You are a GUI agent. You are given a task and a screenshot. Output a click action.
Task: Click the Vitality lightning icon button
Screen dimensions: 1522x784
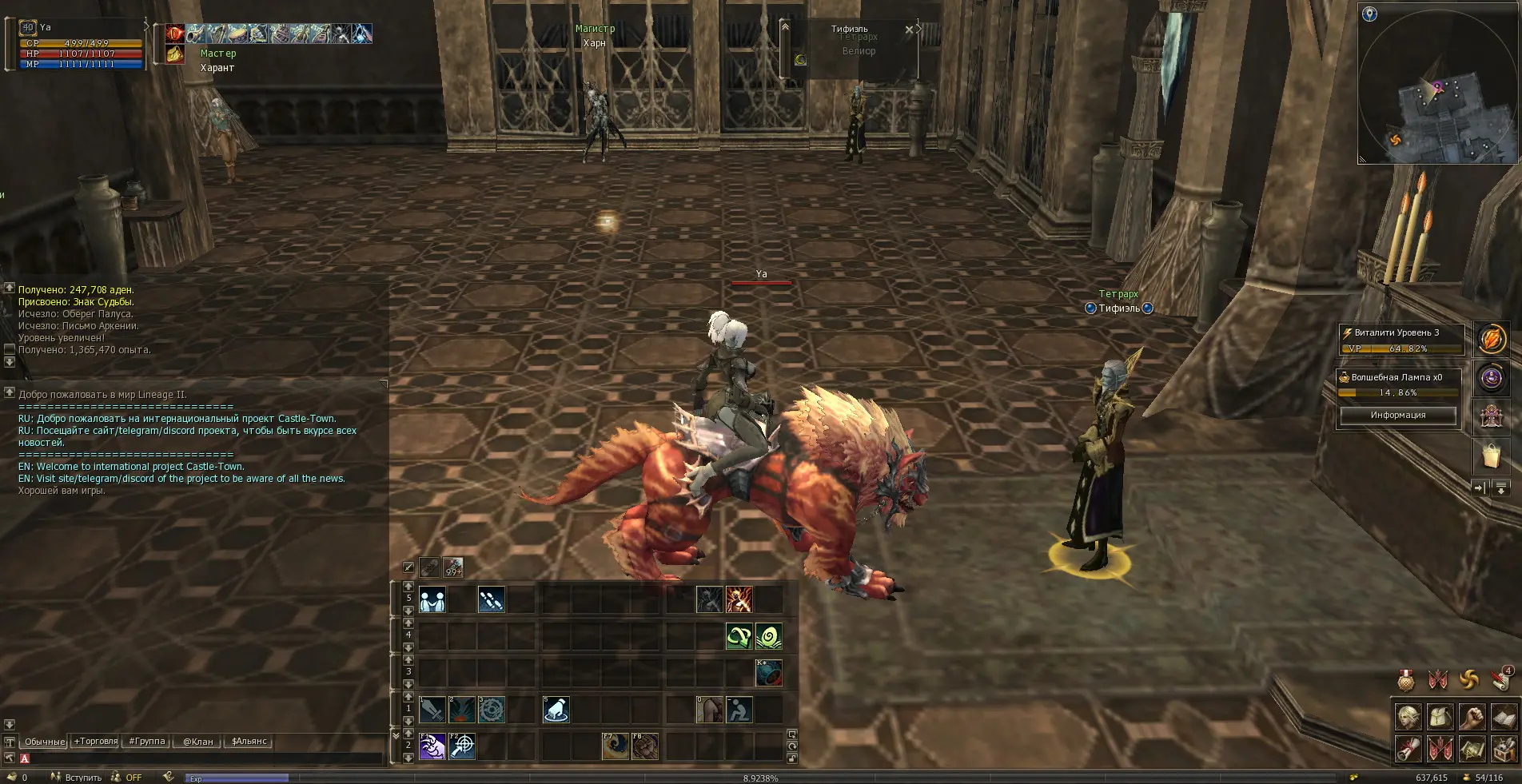tap(1491, 339)
